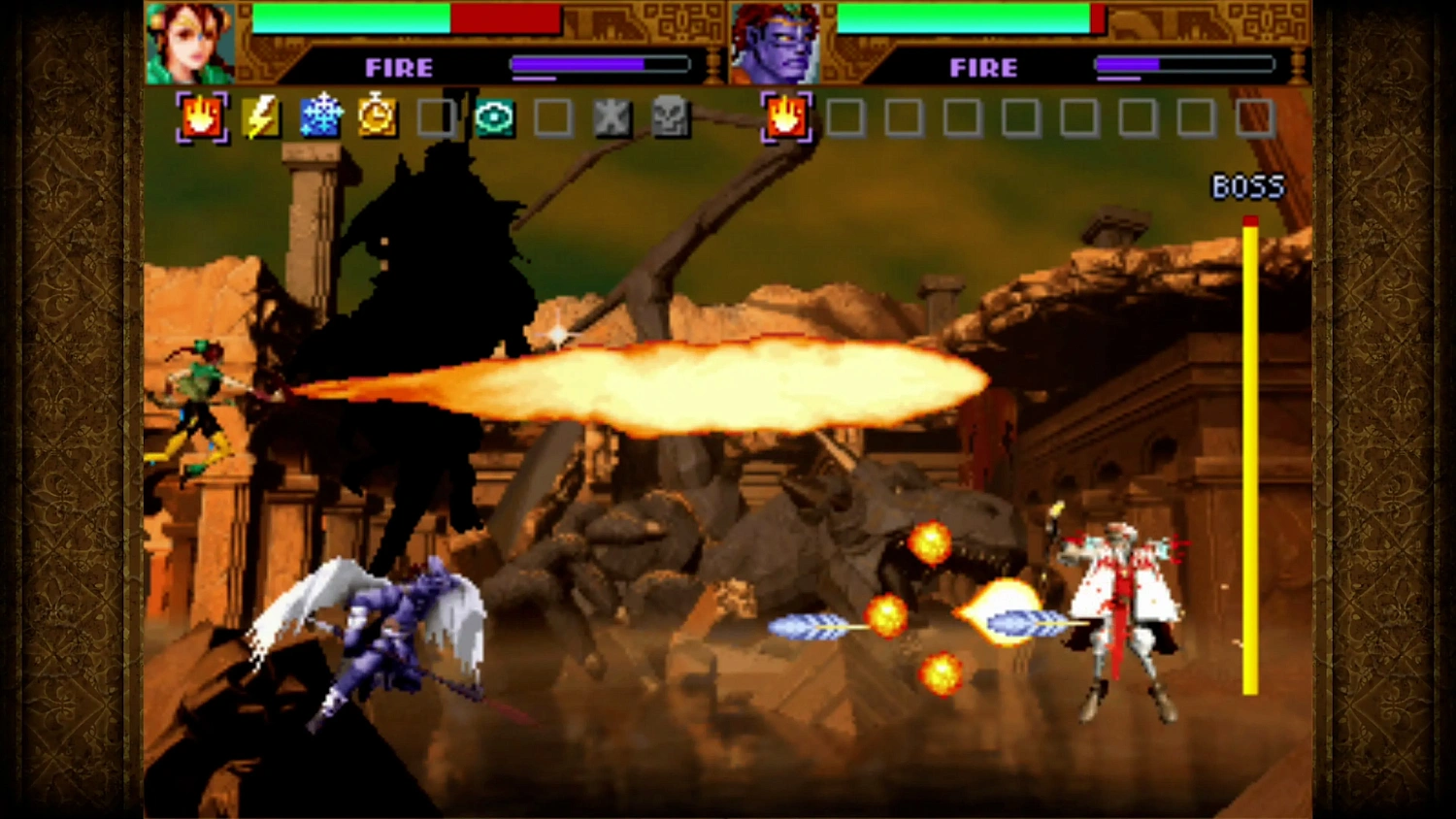Screen dimensions: 1456x819
Task: Select Player 1's Fire spell icon
Action: click(202, 115)
